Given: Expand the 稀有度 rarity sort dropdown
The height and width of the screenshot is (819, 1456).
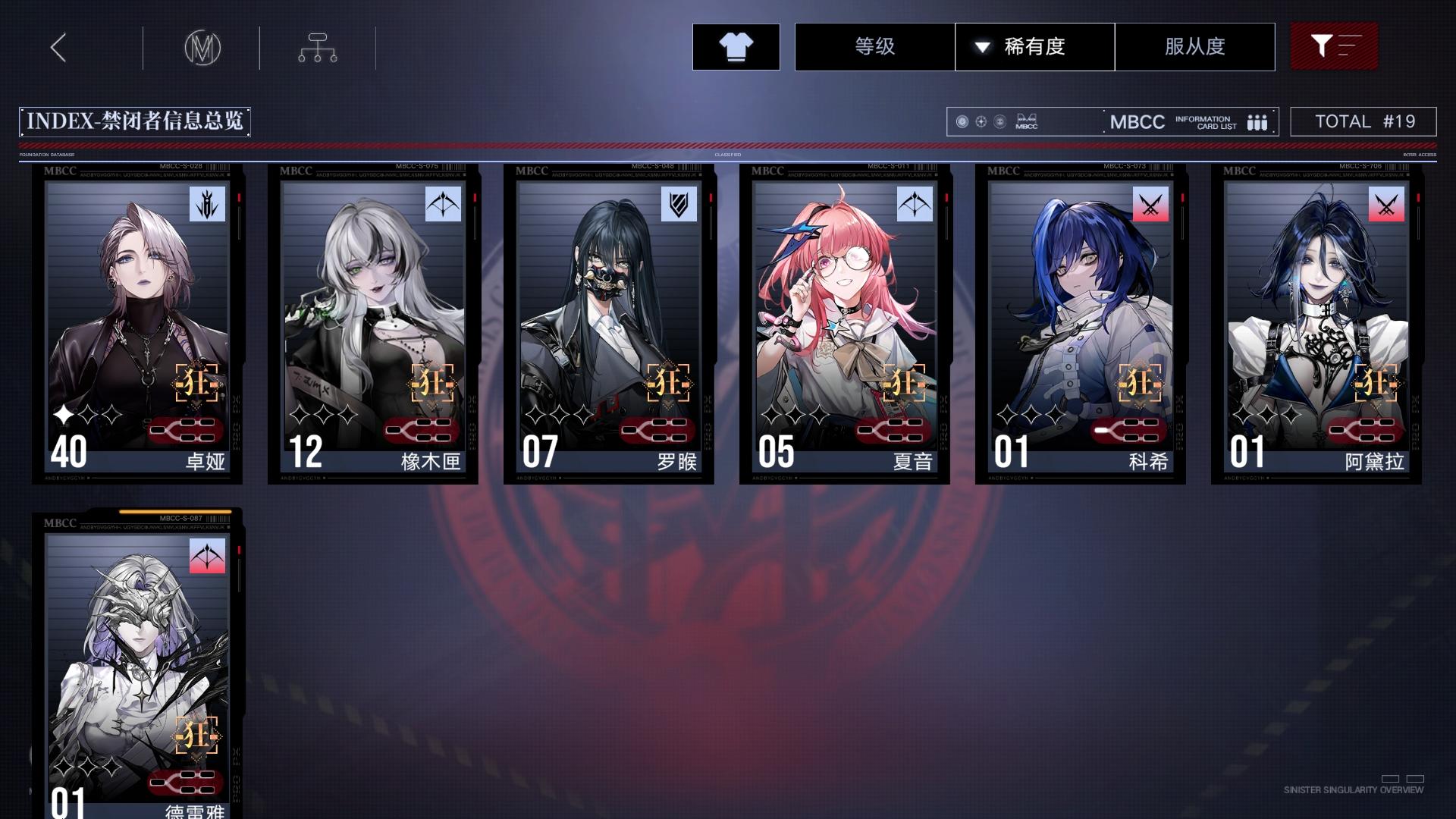Looking at the screenshot, I should coord(1033,46).
